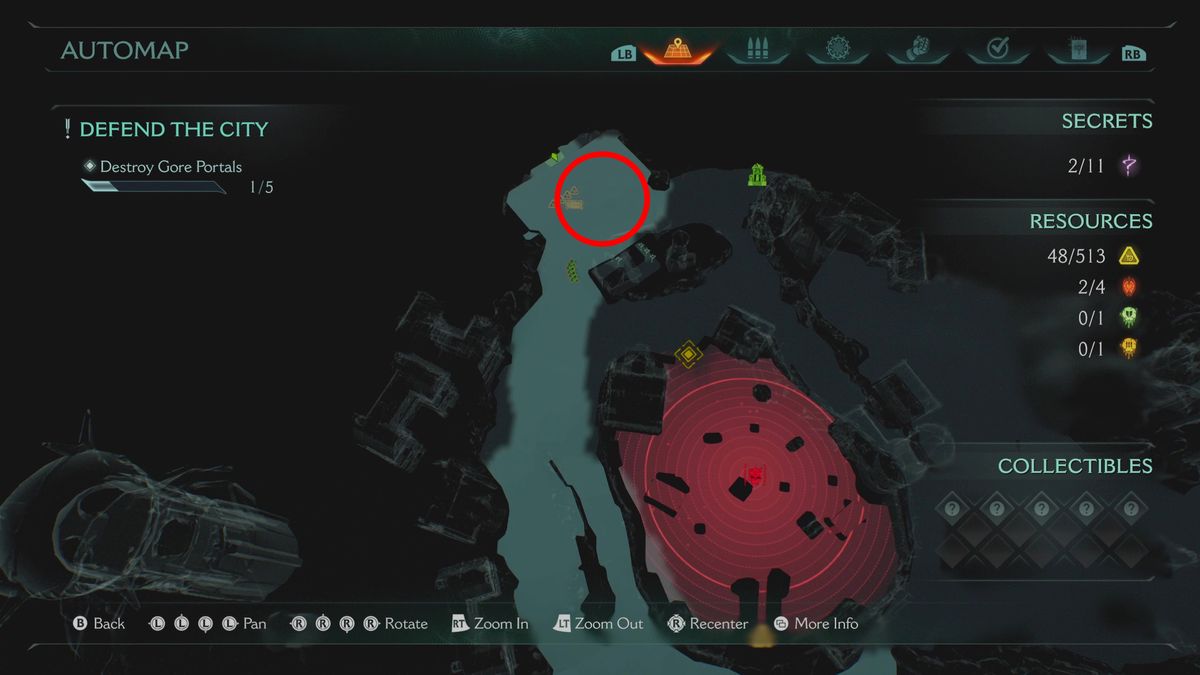Select the green shrine marker on map
The image size is (1200, 675).
click(757, 176)
